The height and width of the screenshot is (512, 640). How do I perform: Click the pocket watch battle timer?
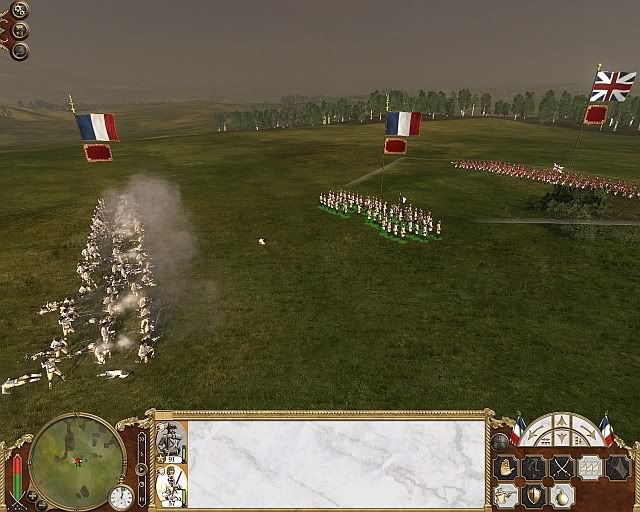121,496
